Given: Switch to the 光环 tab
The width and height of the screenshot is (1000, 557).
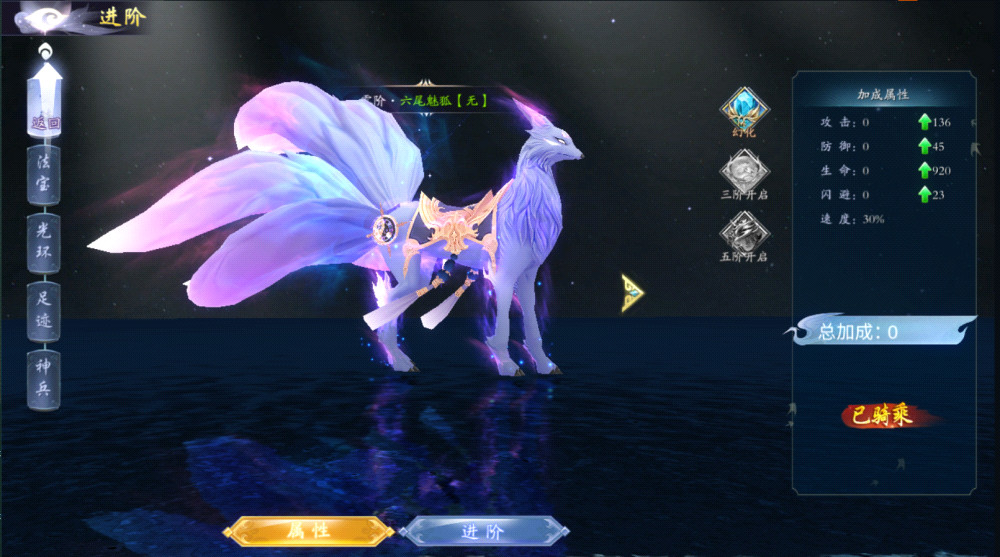Looking at the screenshot, I should (44, 243).
